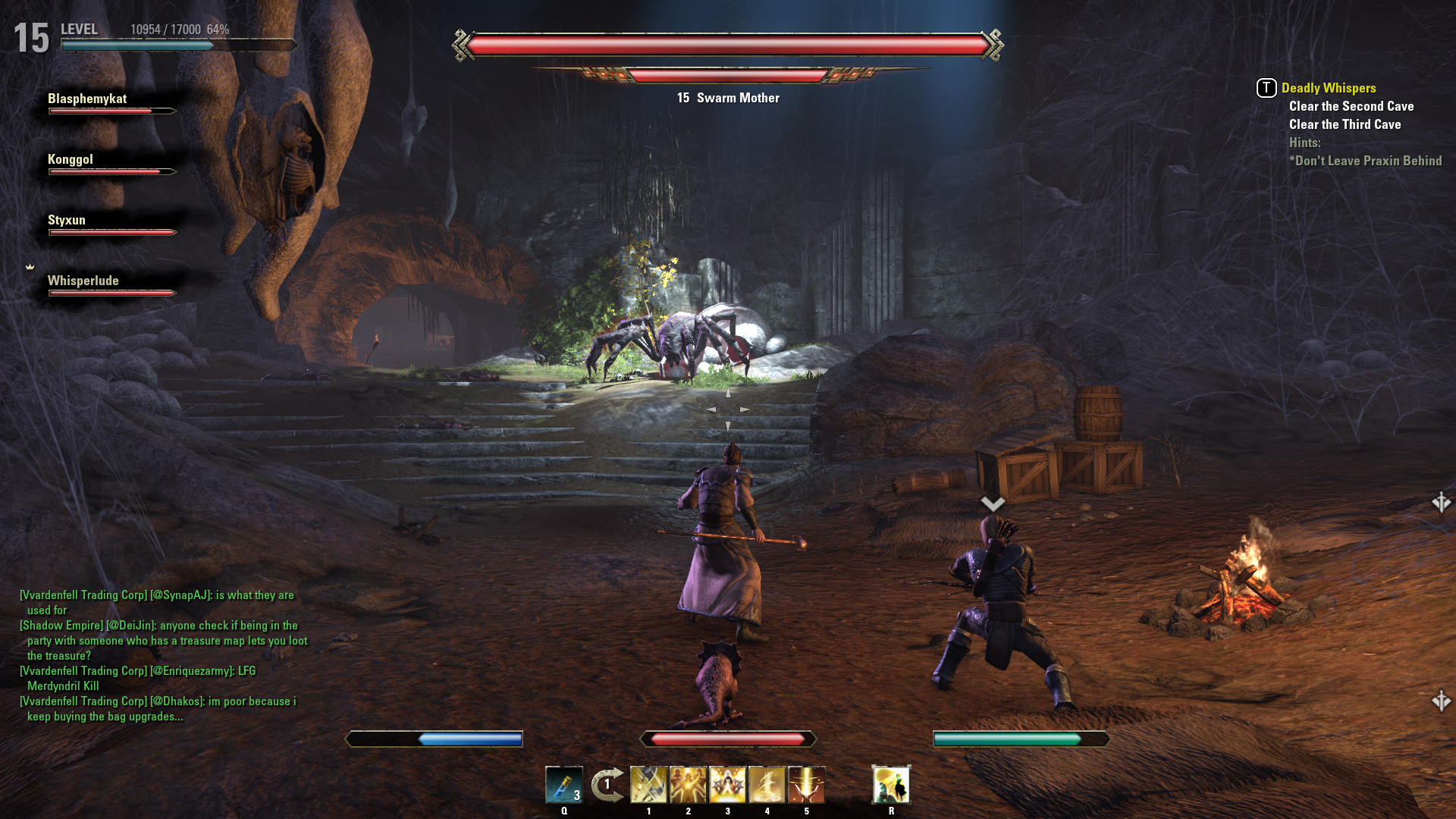Cast the three glowing figures ability
Image resolution: width=1456 pixels, height=819 pixels.
click(x=688, y=785)
